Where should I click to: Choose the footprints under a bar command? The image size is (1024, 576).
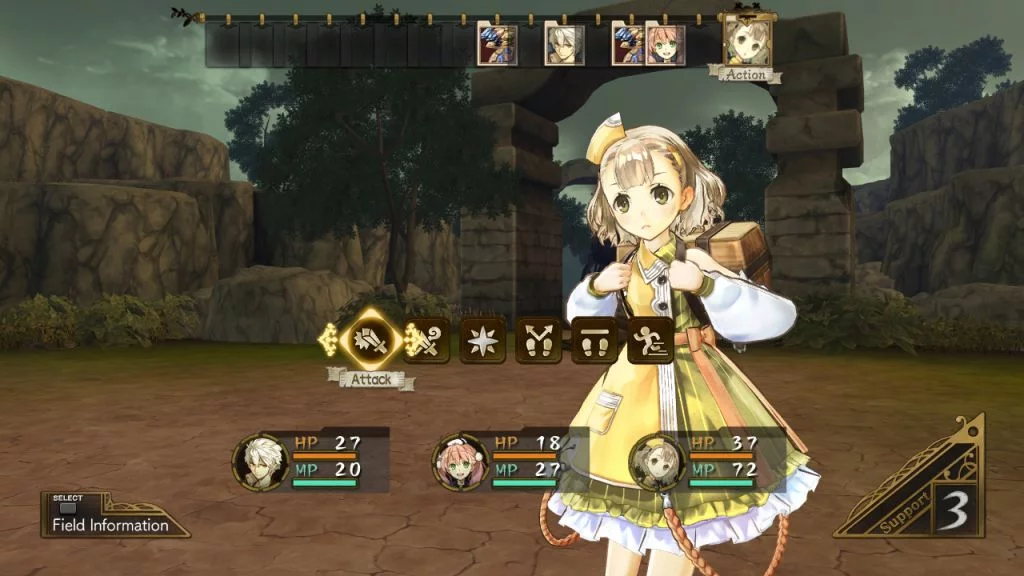click(594, 340)
